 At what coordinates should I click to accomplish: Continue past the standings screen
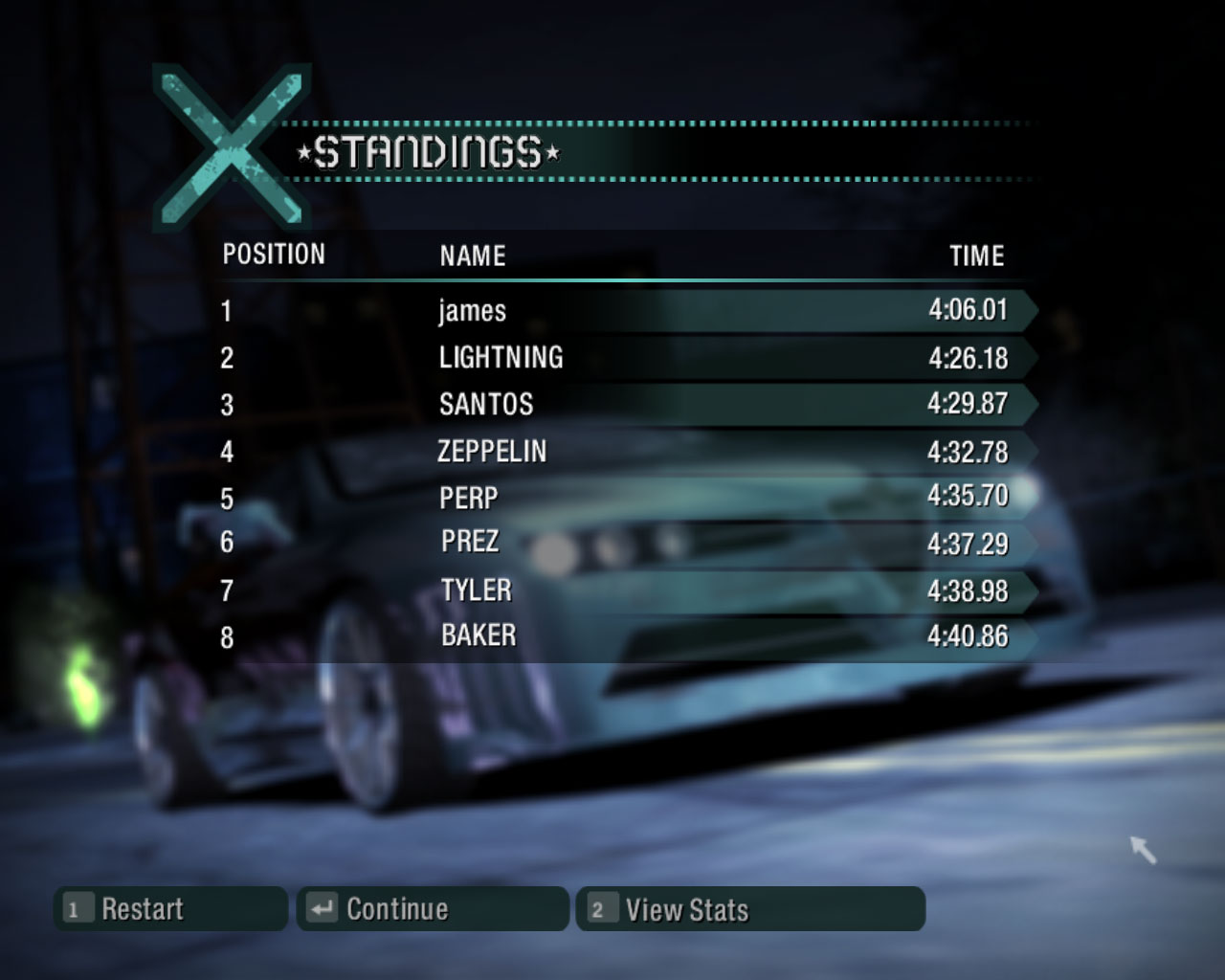click(x=433, y=909)
